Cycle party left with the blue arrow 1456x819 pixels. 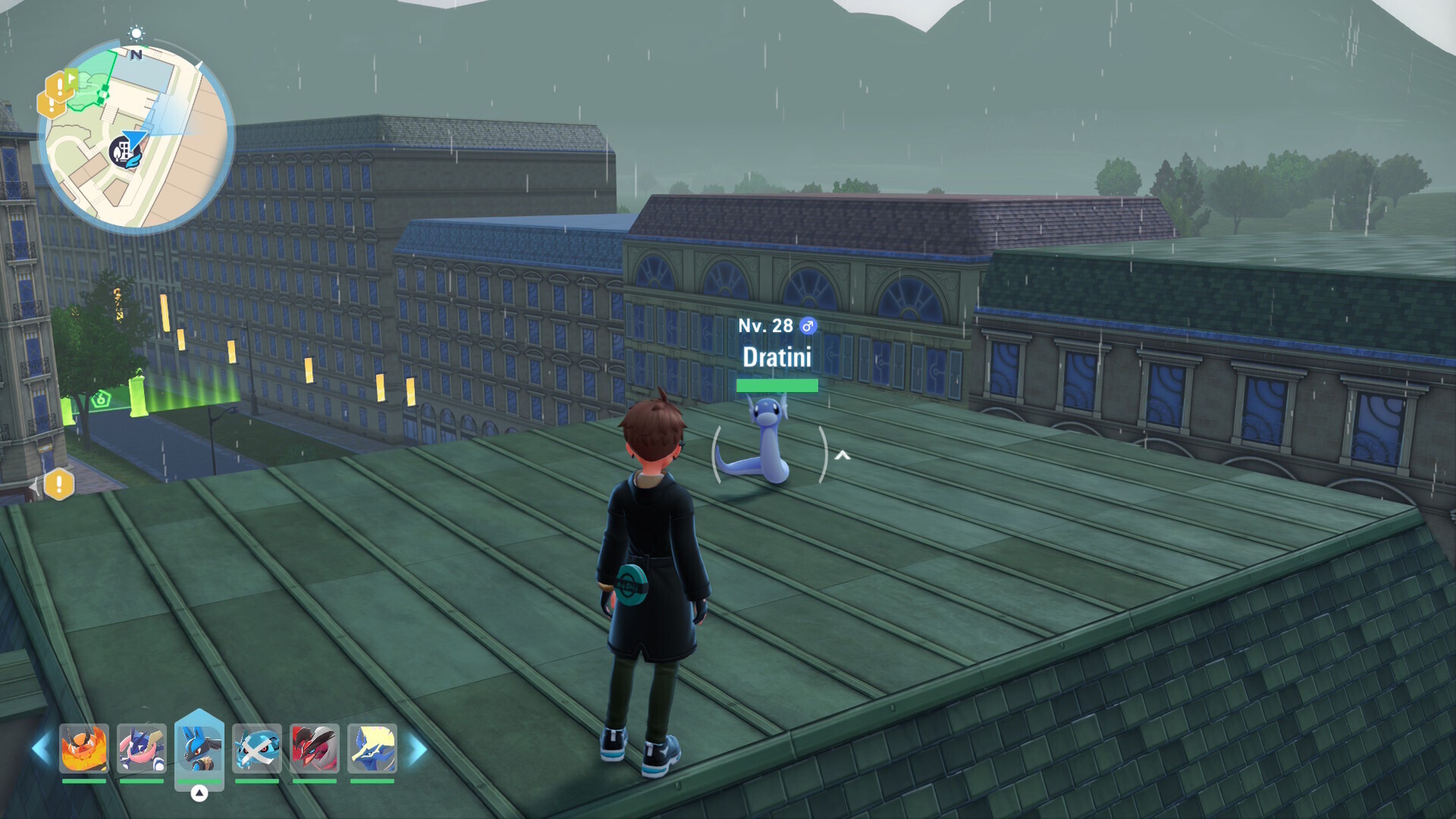(41, 748)
